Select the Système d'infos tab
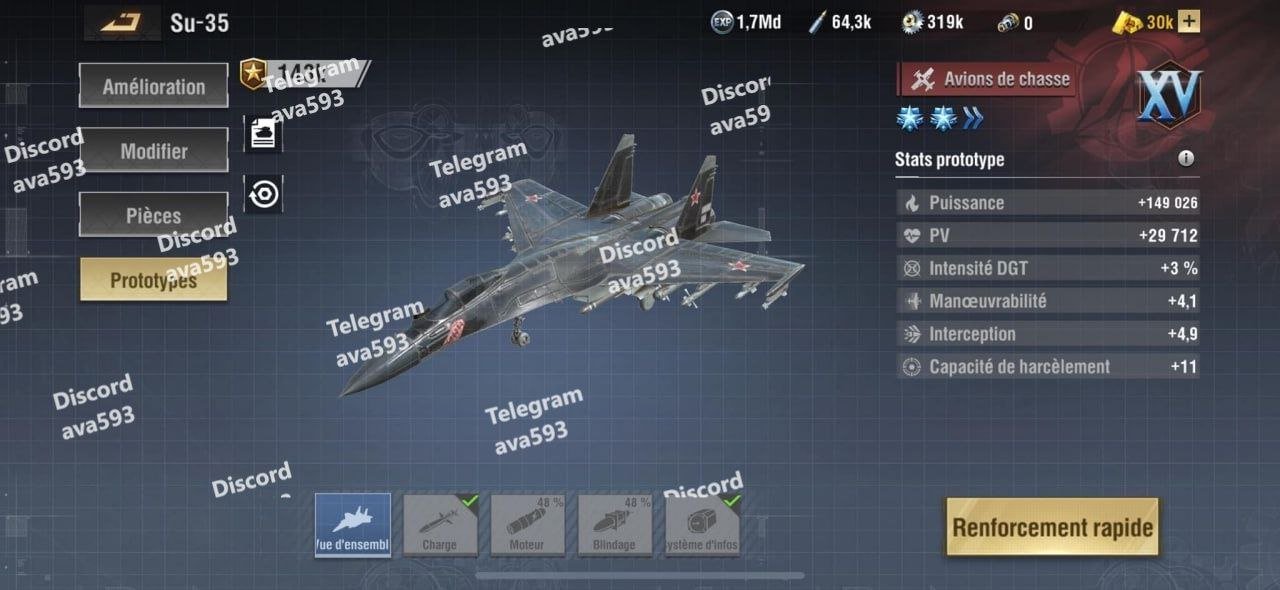The height and width of the screenshot is (590, 1280). (x=702, y=525)
